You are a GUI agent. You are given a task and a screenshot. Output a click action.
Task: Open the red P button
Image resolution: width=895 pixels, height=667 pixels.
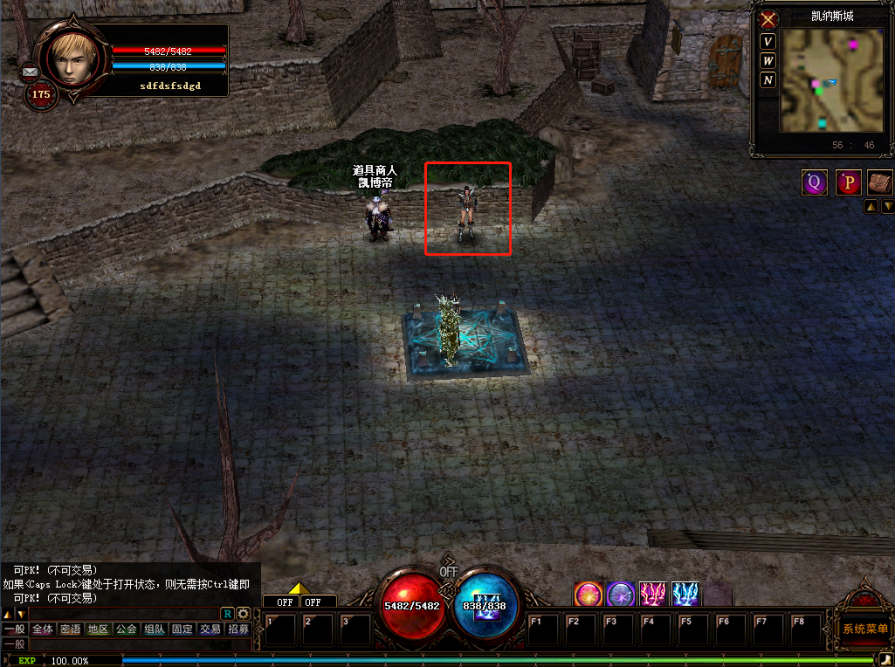pos(849,183)
